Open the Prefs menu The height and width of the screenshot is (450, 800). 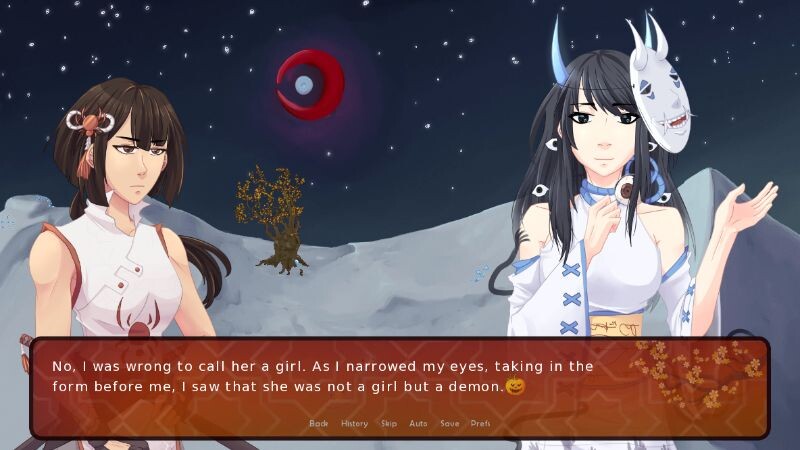(x=480, y=423)
